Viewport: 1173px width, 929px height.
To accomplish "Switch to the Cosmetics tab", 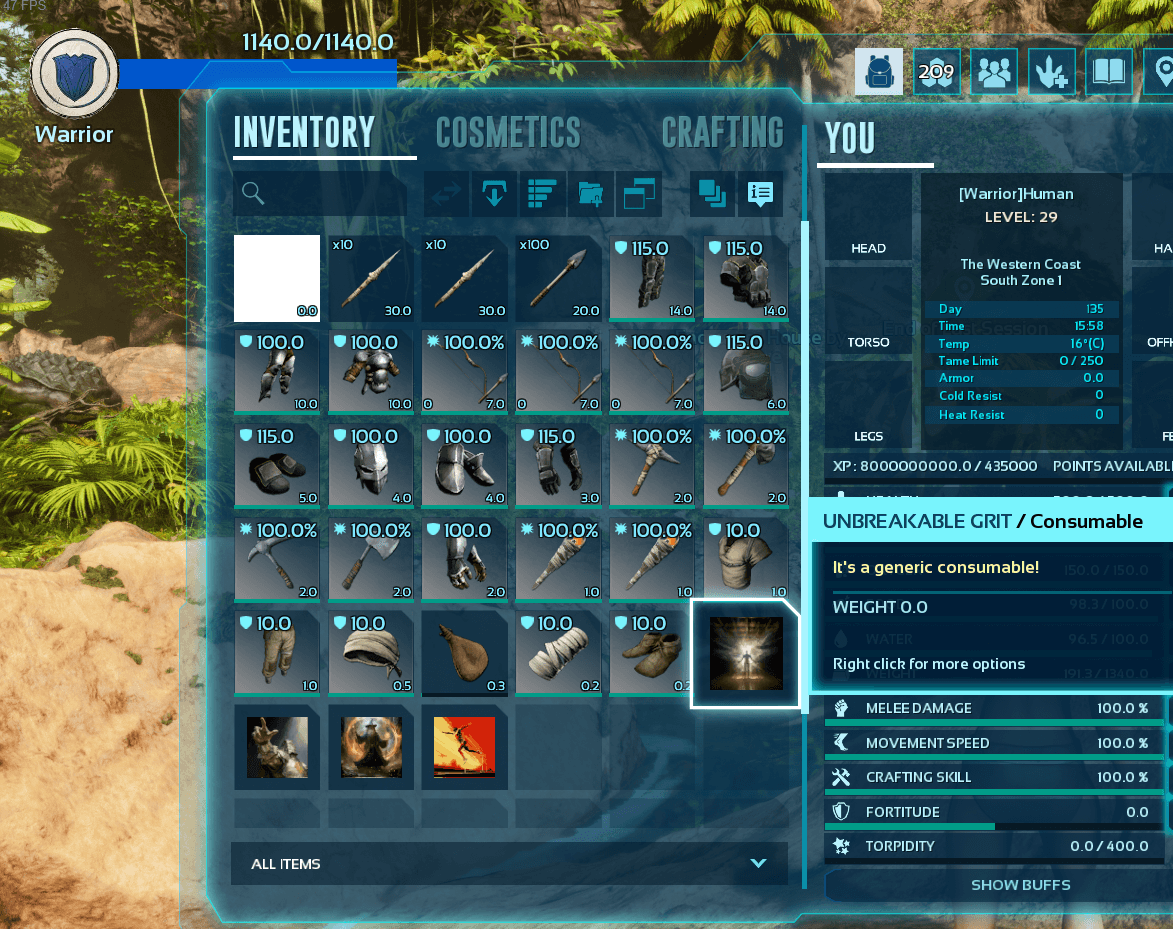I will click(508, 133).
